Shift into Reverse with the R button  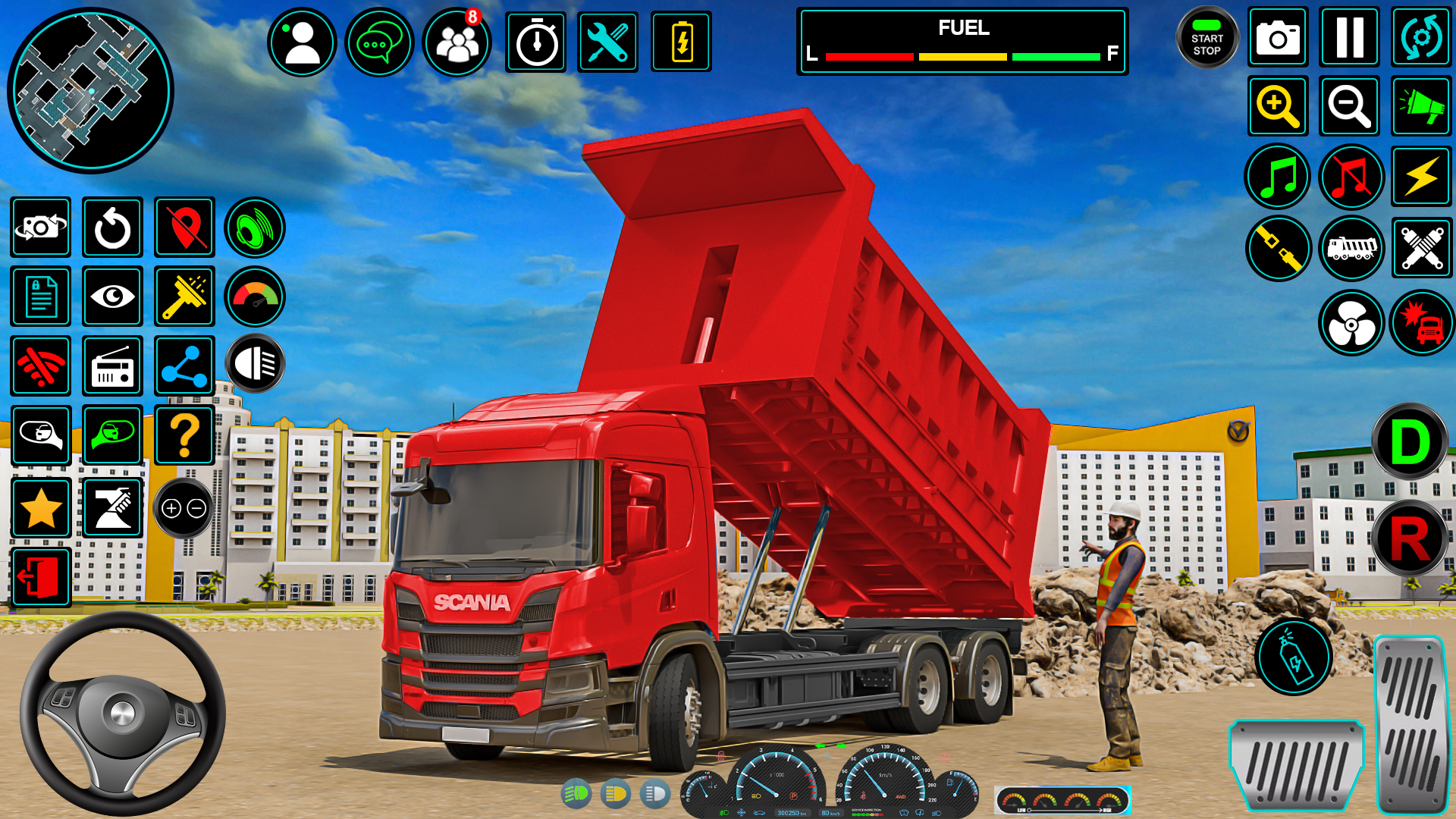pyautogui.click(x=1410, y=538)
